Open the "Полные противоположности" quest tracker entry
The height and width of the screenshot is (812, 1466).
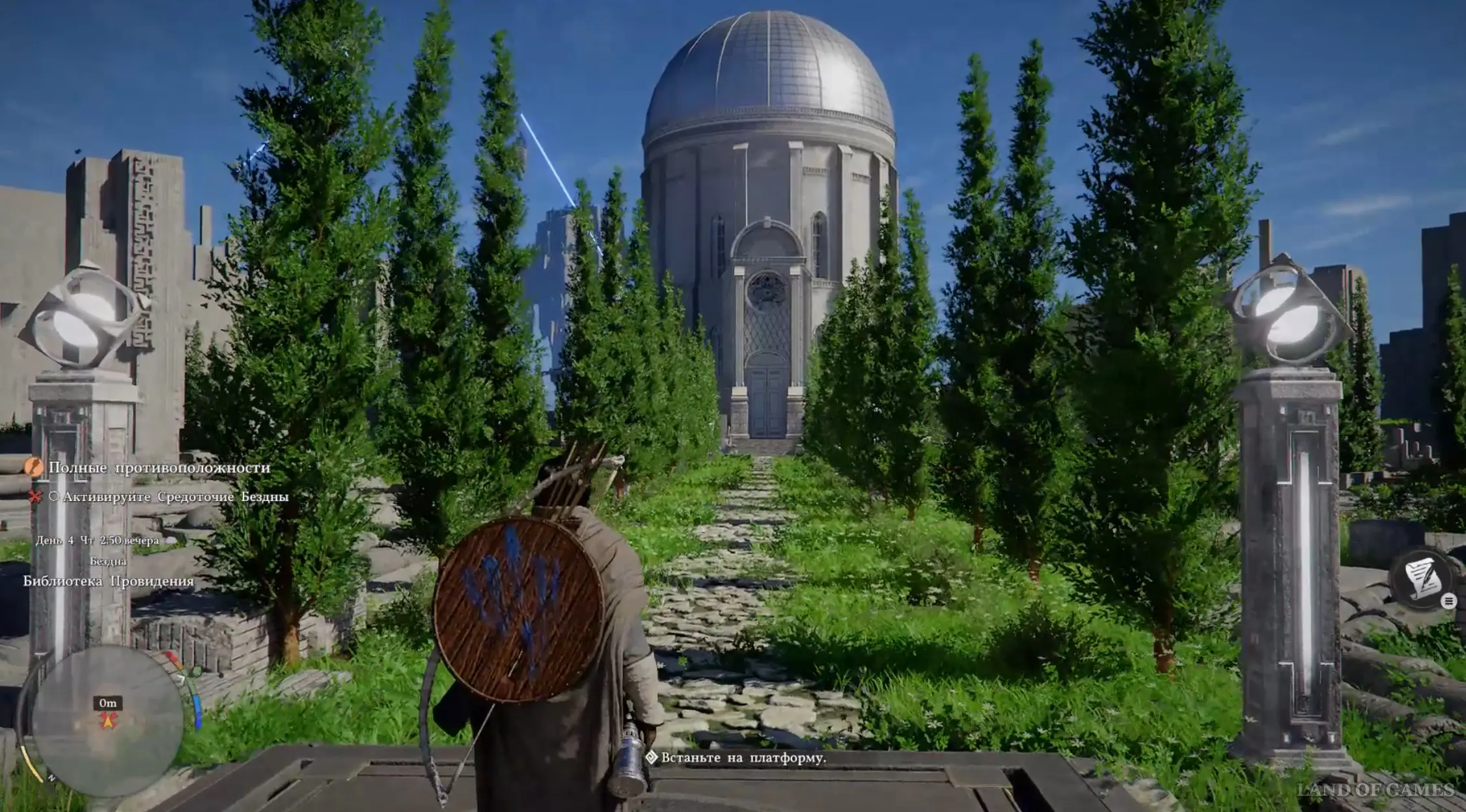(158, 468)
